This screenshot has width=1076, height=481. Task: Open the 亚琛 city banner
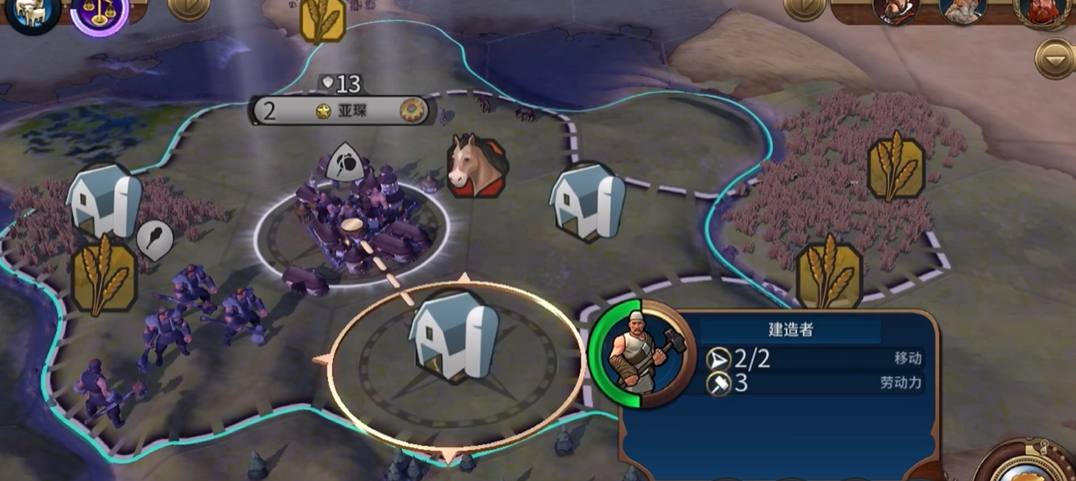344,110
